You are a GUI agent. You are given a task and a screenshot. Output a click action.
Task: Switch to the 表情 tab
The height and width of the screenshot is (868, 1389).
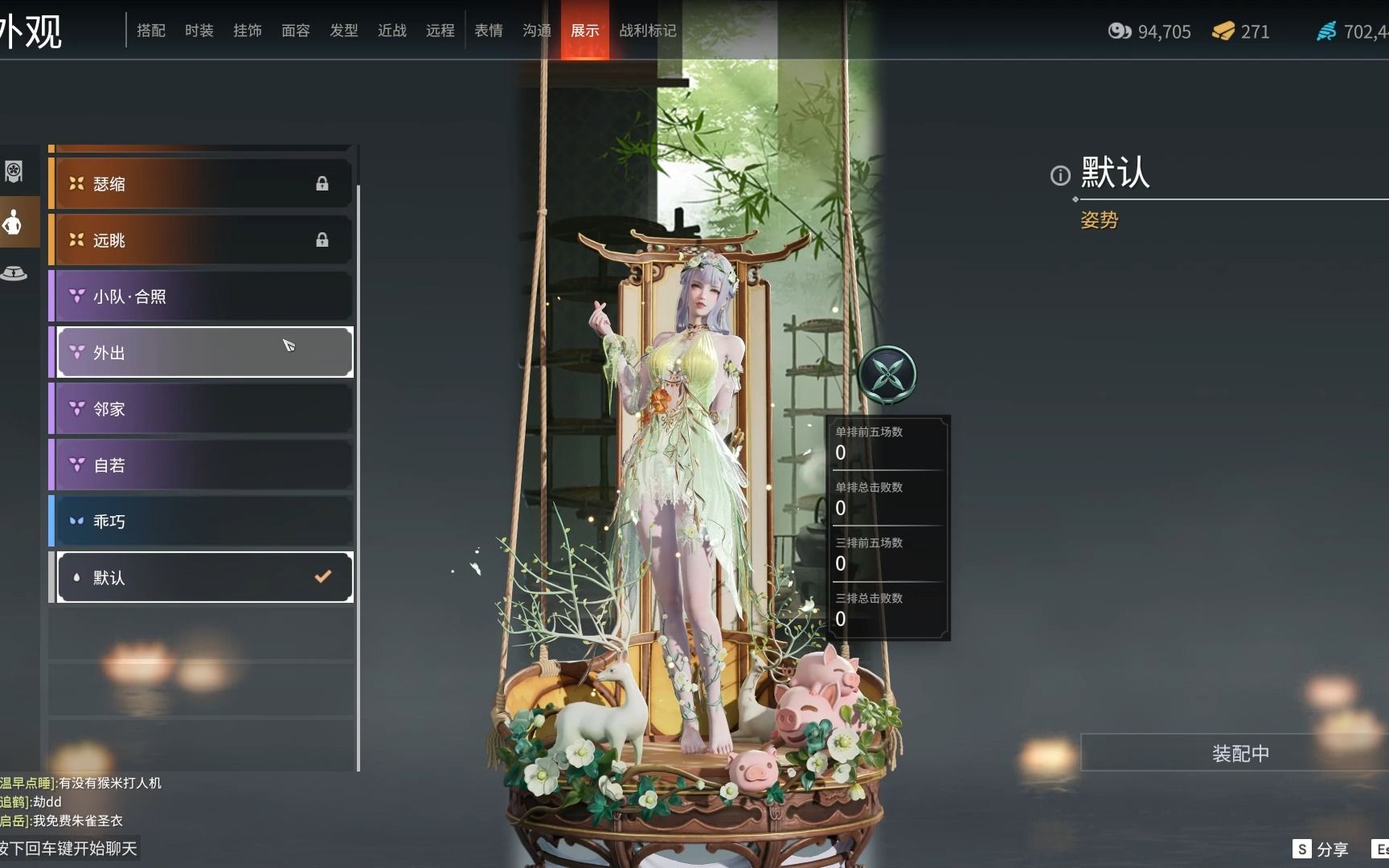point(488,31)
